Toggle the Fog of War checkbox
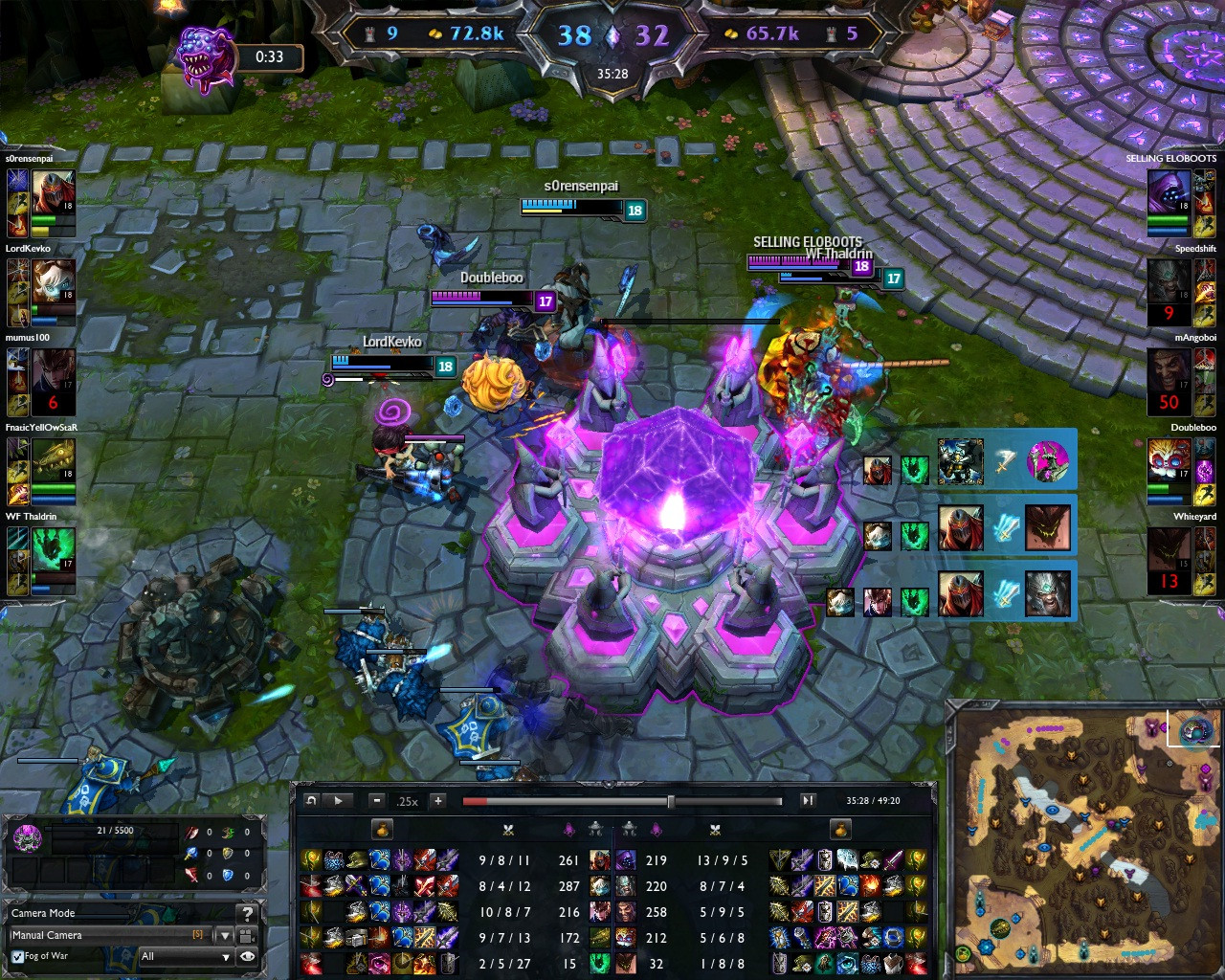Image resolution: width=1225 pixels, height=980 pixels. point(17,956)
